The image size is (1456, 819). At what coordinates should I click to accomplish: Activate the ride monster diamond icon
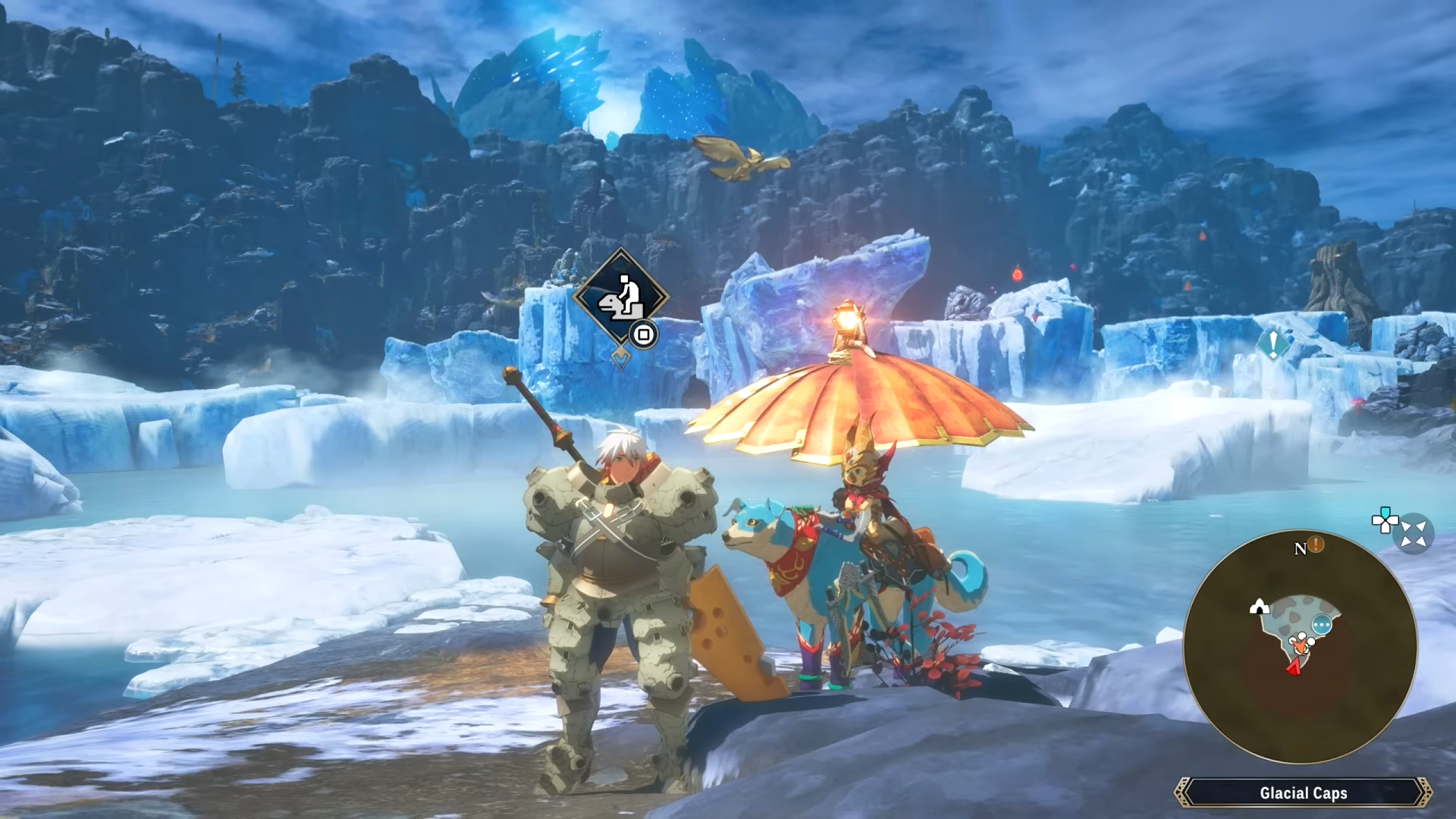coord(620,297)
